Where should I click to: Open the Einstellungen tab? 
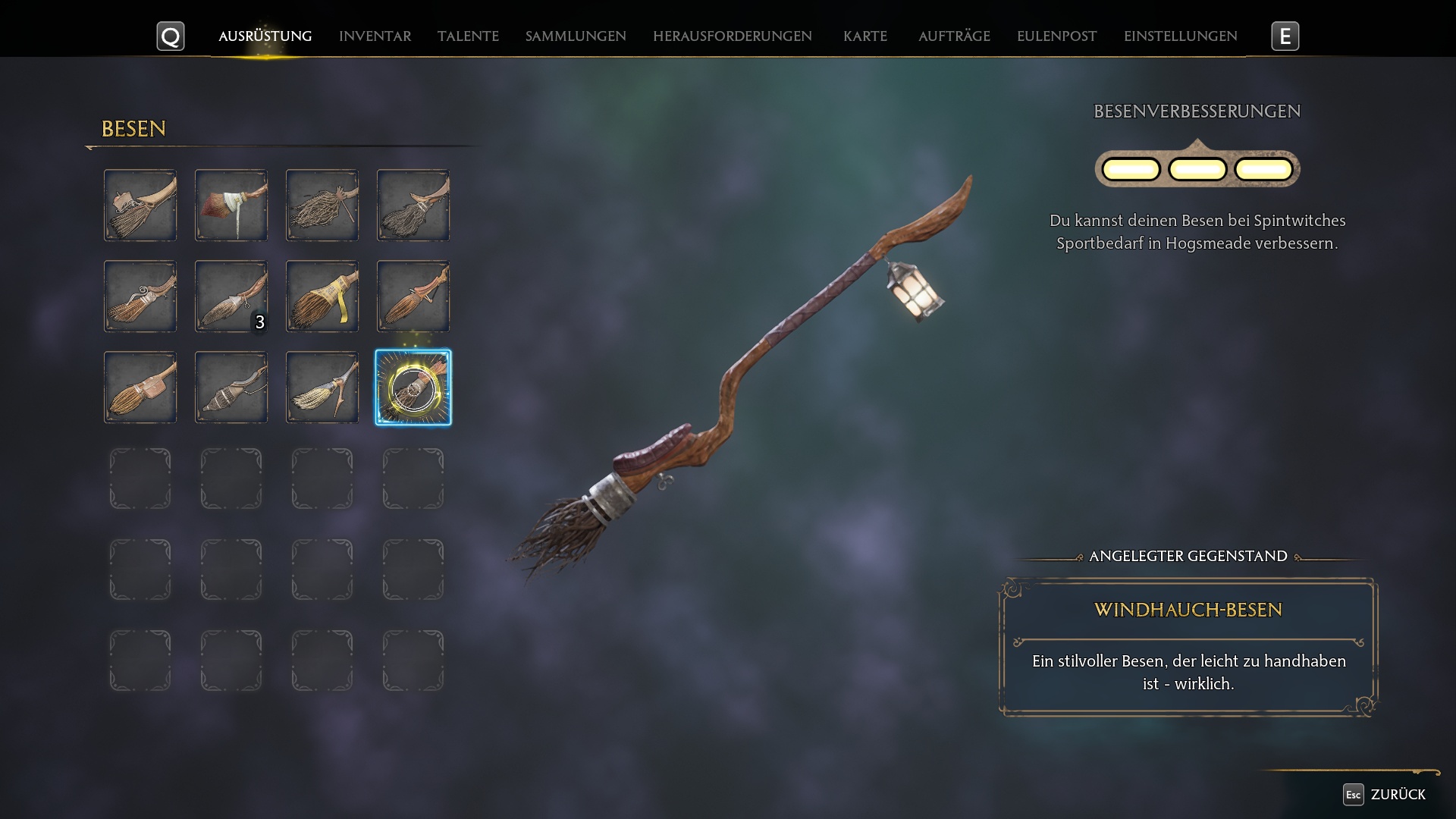[x=1180, y=36]
